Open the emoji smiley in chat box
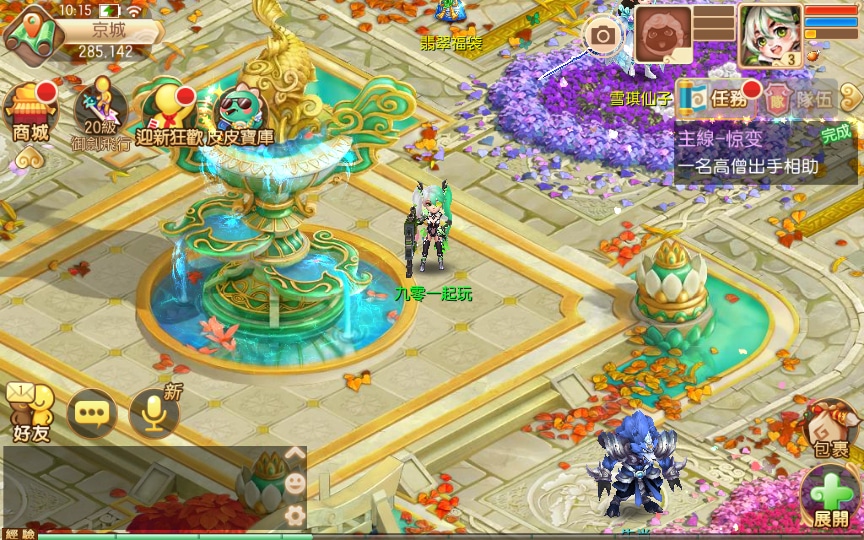Image resolution: width=864 pixels, height=540 pixels. point(295,483)
